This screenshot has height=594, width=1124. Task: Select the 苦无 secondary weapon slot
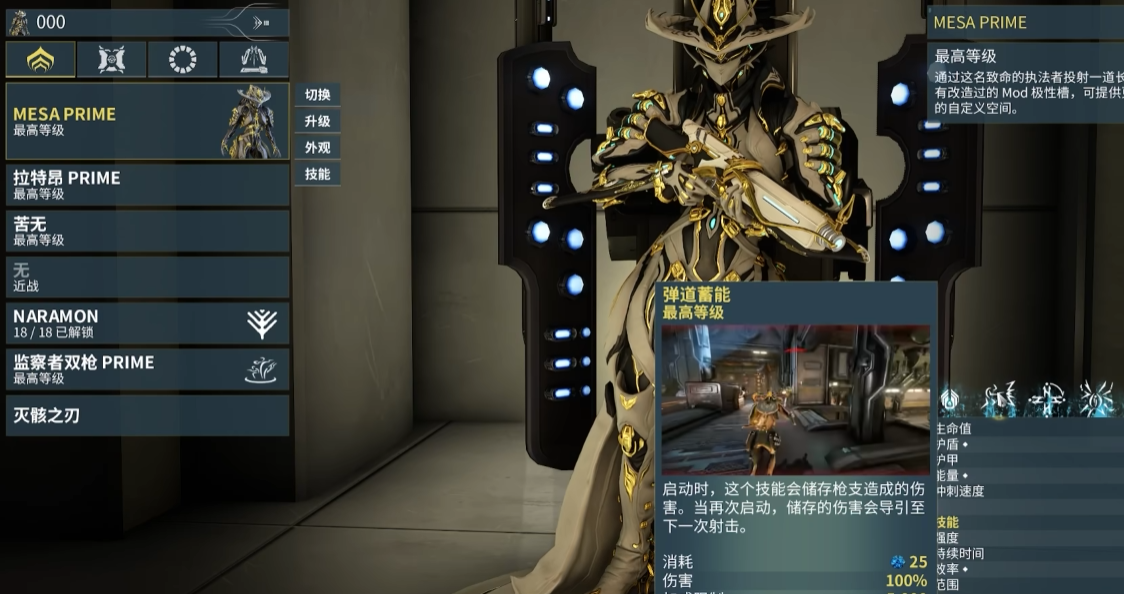click(x=147, y=231)
